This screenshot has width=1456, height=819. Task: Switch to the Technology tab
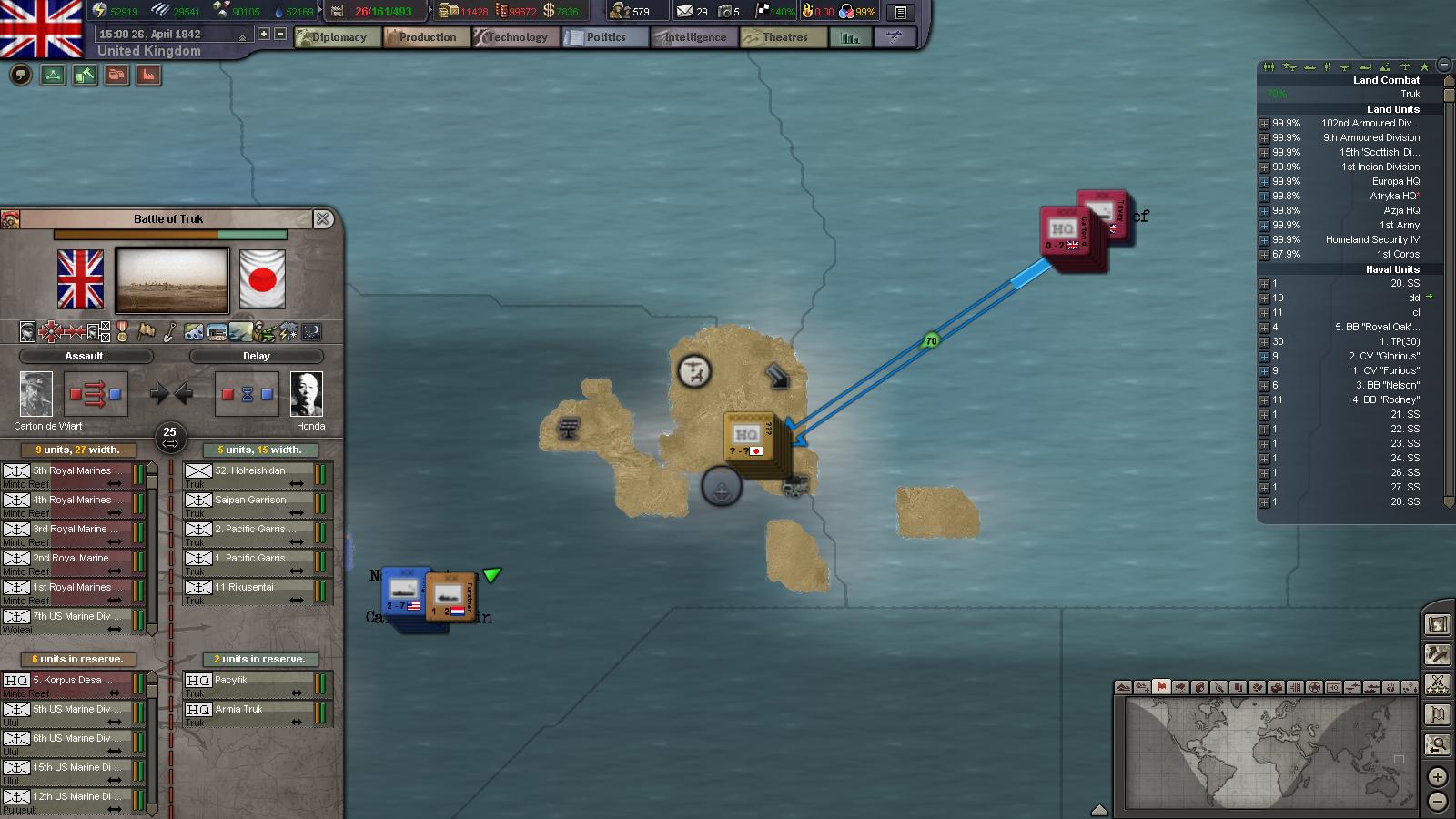click(x=515, y=37)
